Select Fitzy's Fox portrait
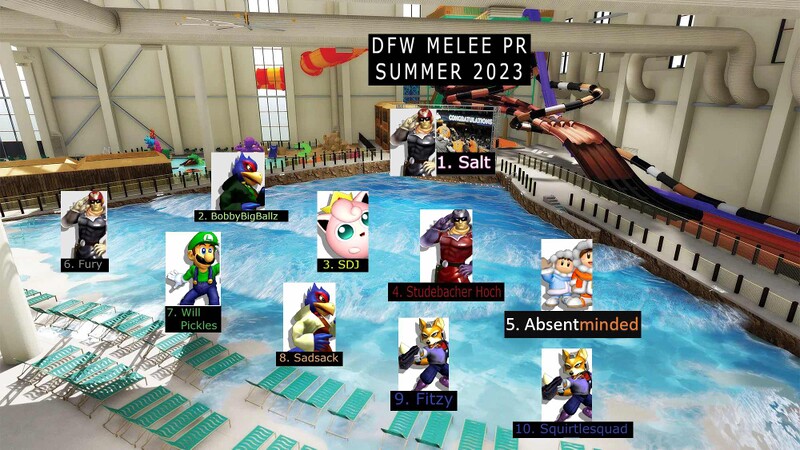 point(423,353)
